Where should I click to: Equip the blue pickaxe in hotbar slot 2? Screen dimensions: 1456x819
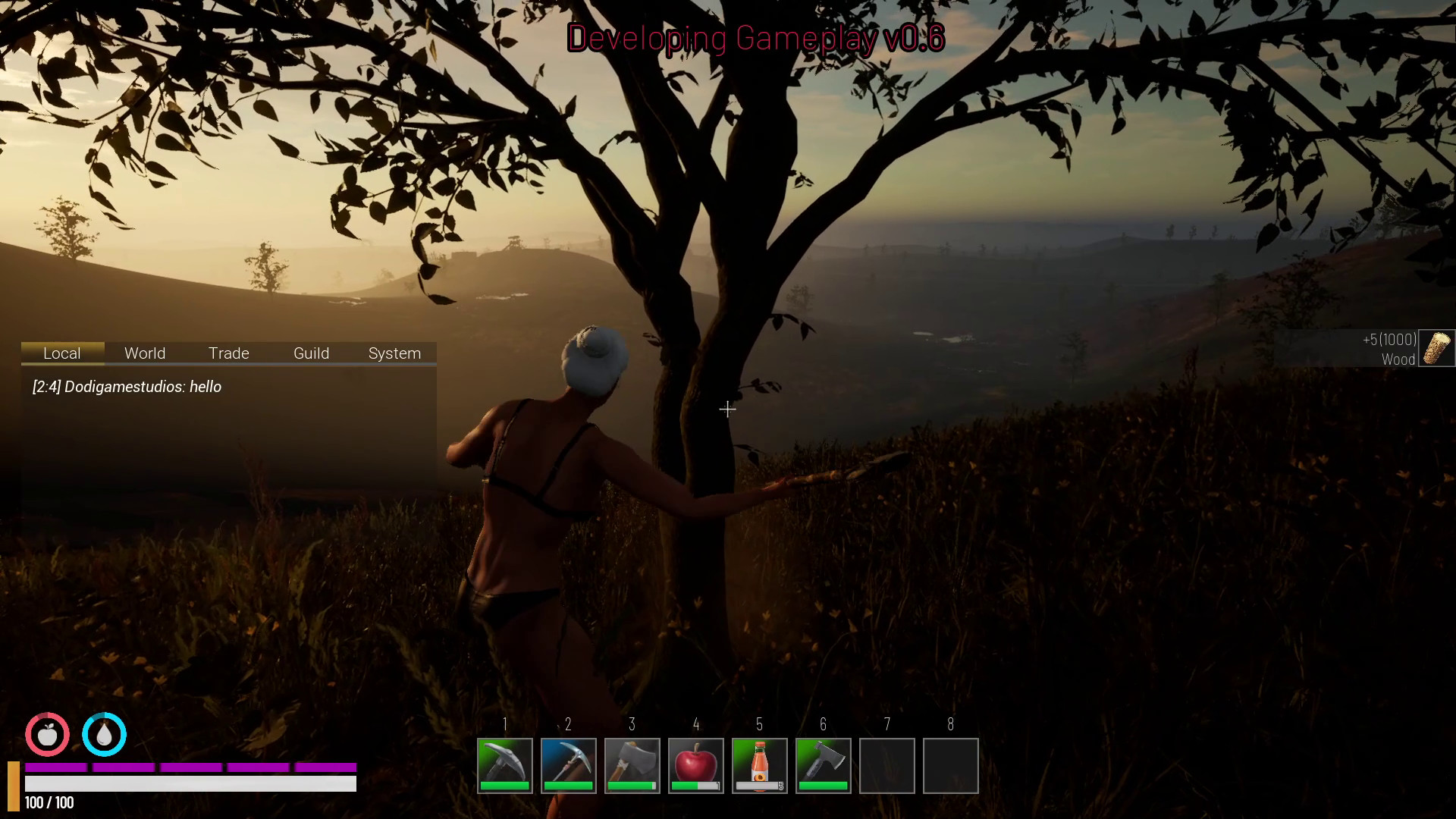point(569,765)
